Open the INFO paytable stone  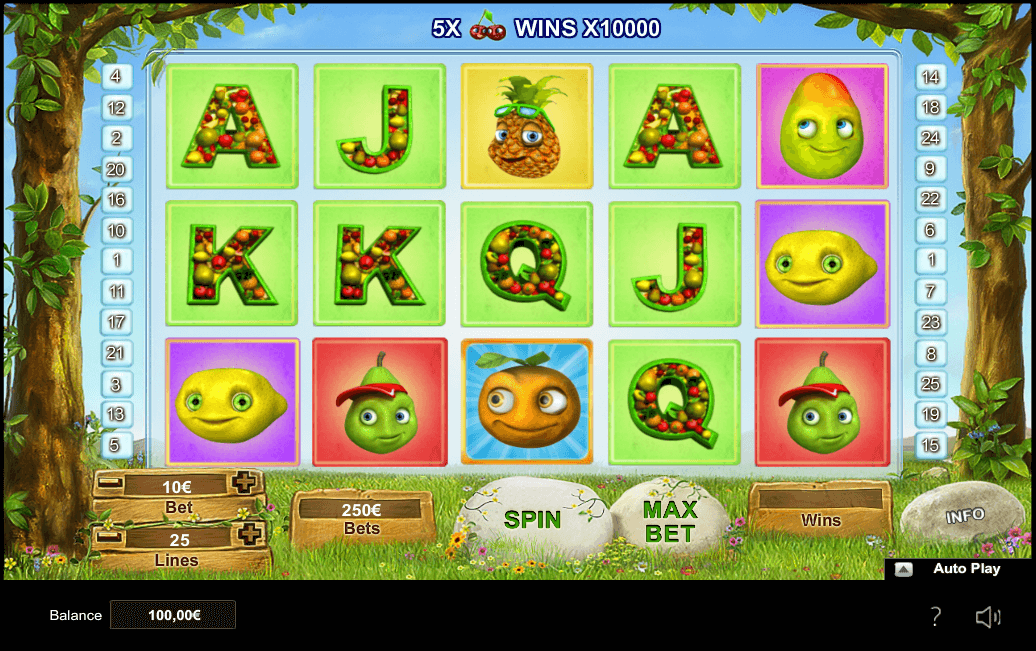pyautogui.click(x=965, y=516)
